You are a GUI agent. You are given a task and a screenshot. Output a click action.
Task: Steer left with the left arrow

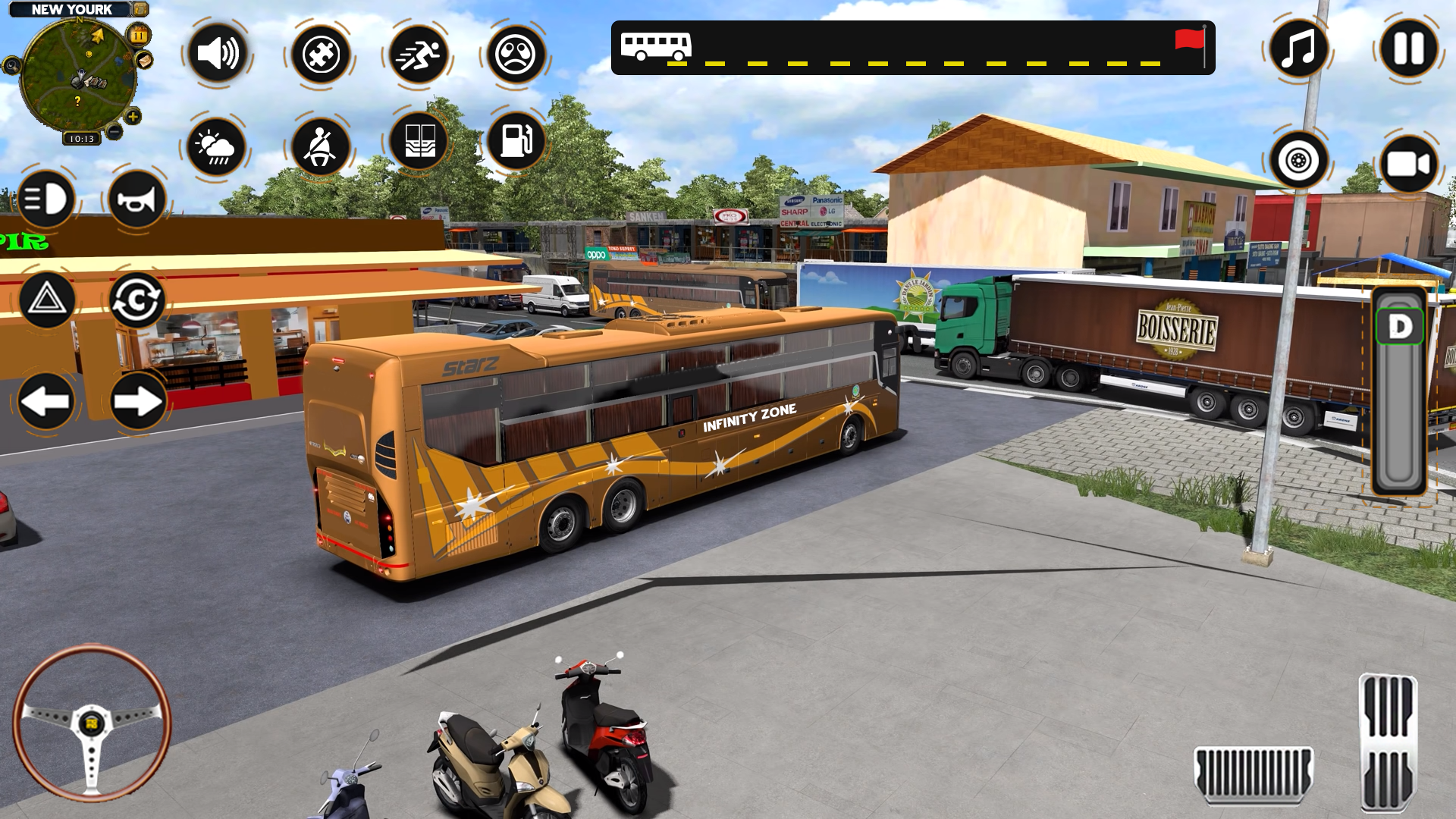pyautogui.click(x=46, y=401)
